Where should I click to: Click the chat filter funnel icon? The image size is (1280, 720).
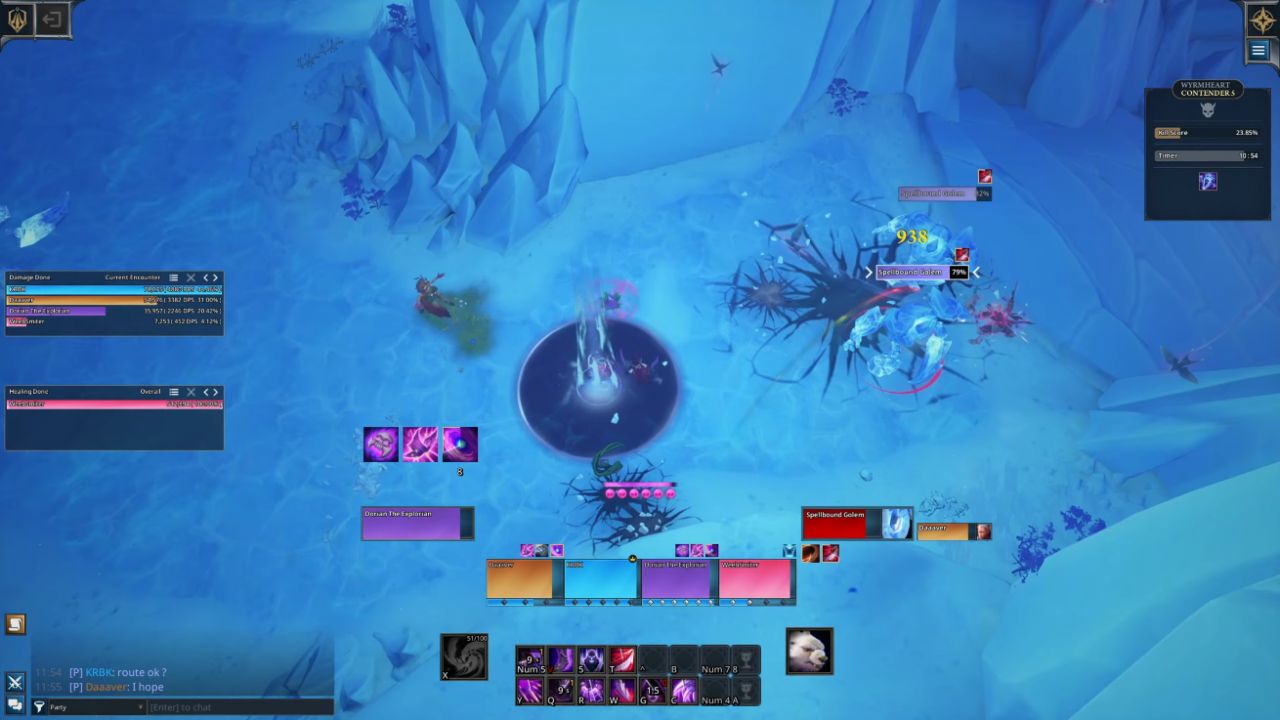[x=40, y=707]
